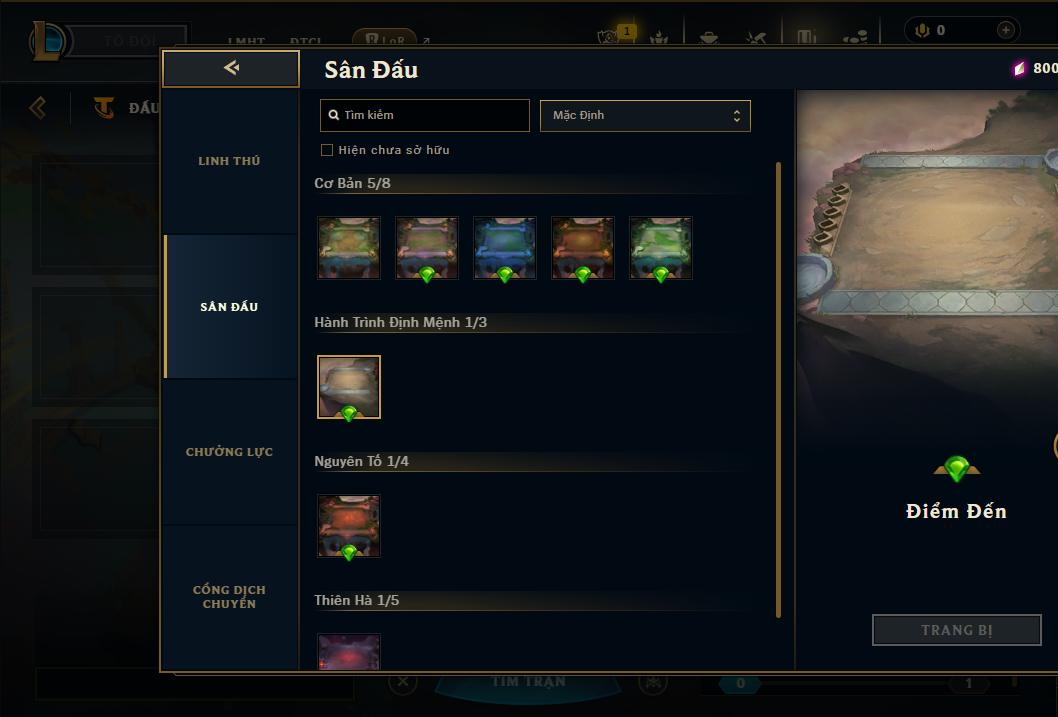Choose the orange Cơ Bản arena thumbnail
Viewport: 1058px width, 717px height.
[583, 248]
